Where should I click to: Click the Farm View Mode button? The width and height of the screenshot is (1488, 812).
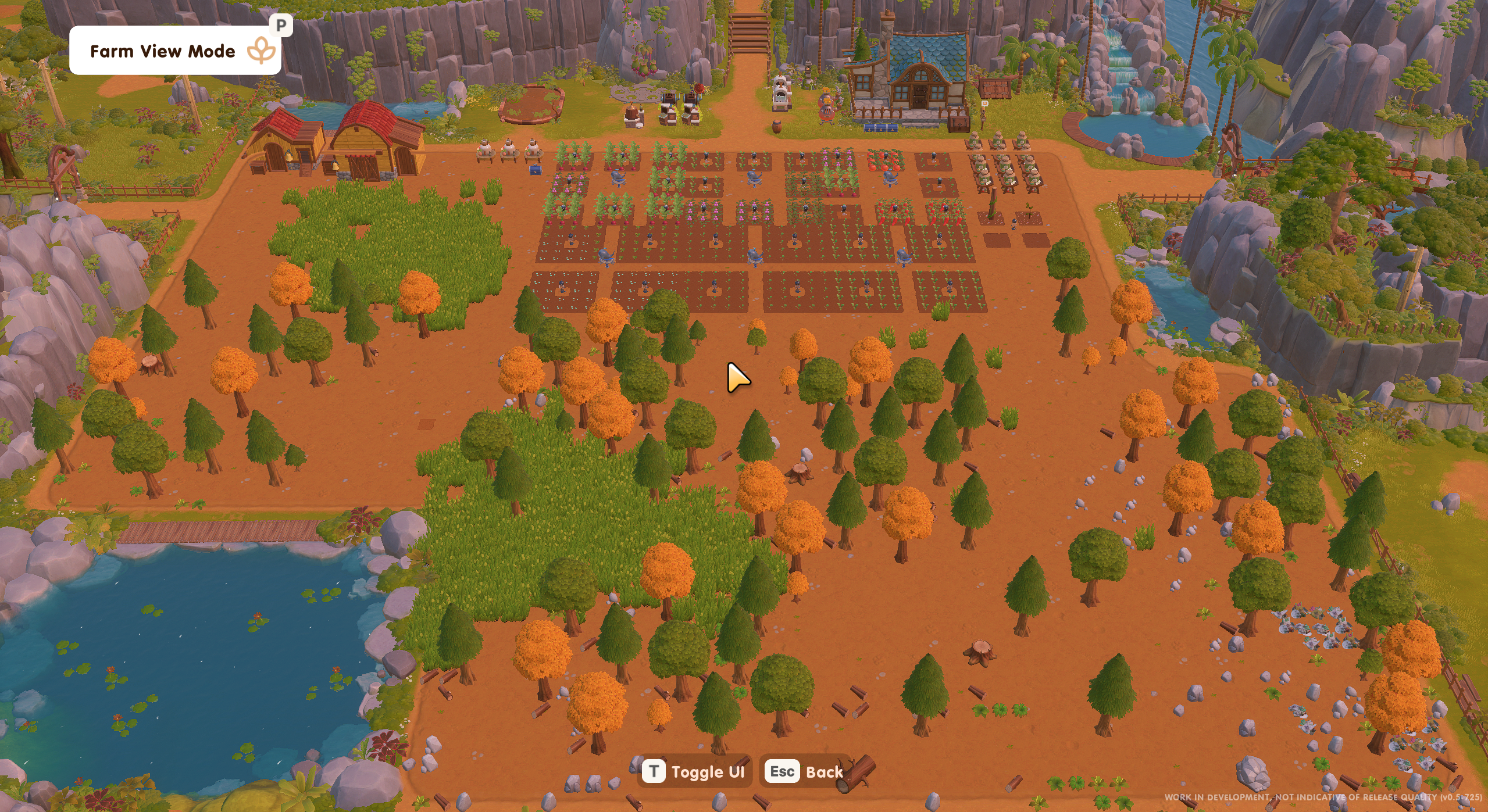tap(174, 51)
